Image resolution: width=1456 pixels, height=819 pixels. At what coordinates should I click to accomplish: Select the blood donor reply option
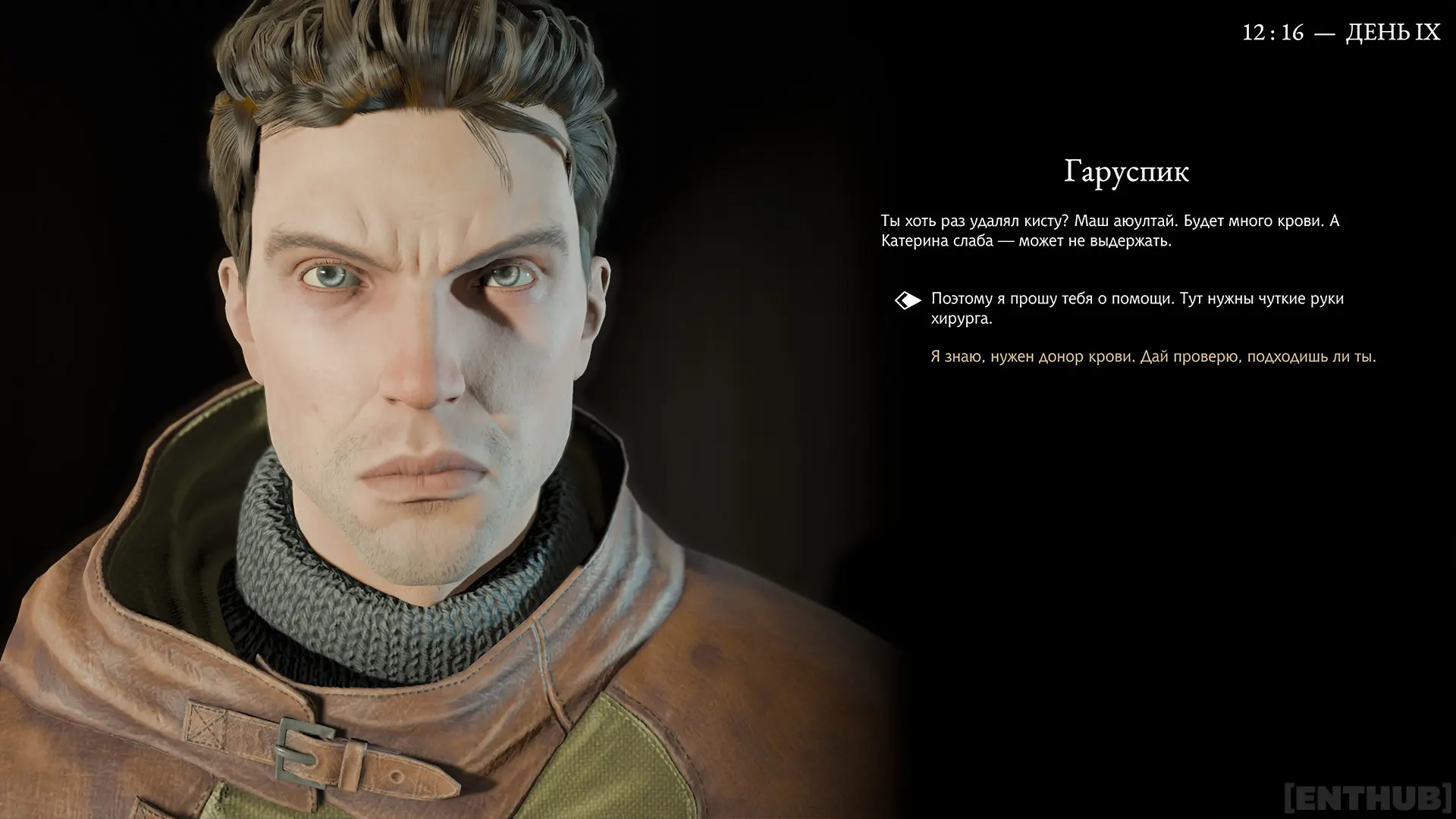click(x=1153, y=356)
